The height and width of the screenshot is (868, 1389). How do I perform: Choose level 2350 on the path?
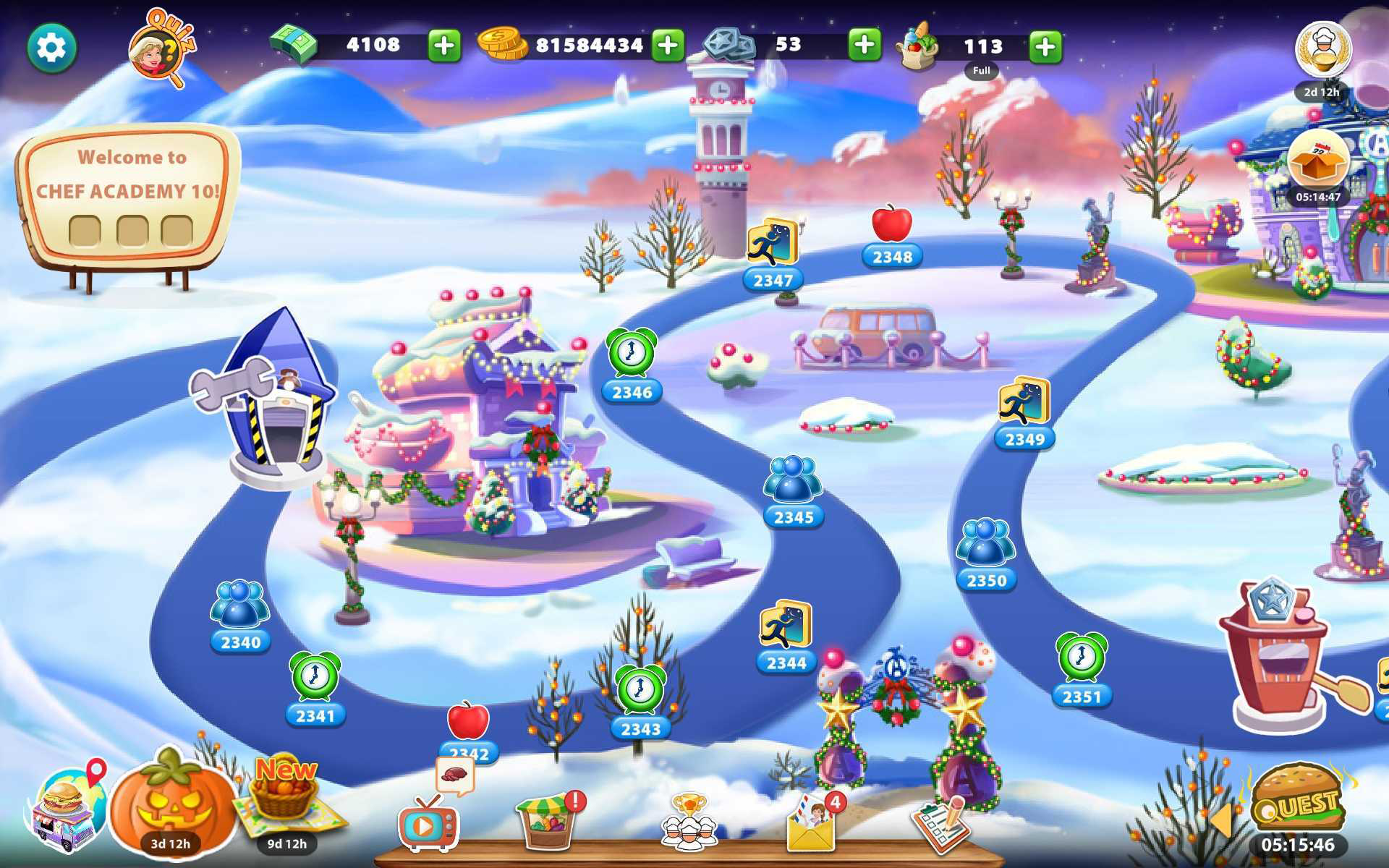[985, 545]
